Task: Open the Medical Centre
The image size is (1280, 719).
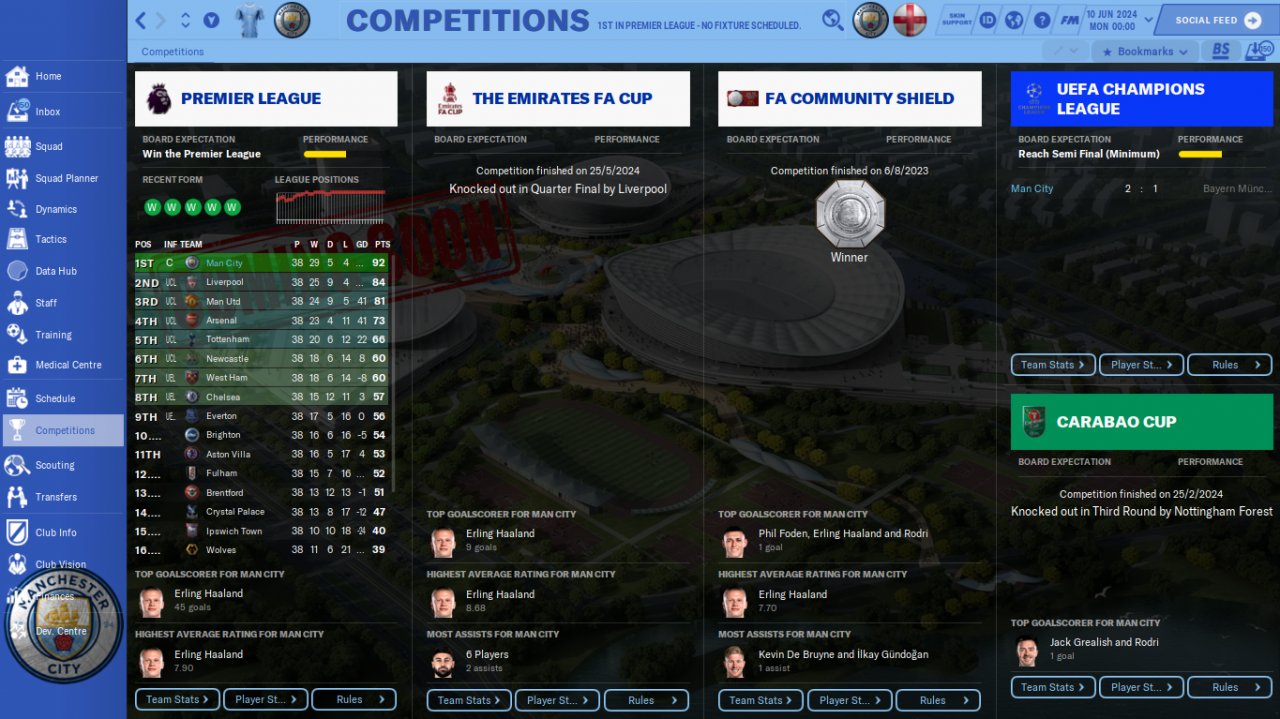Action: [68, 365]
